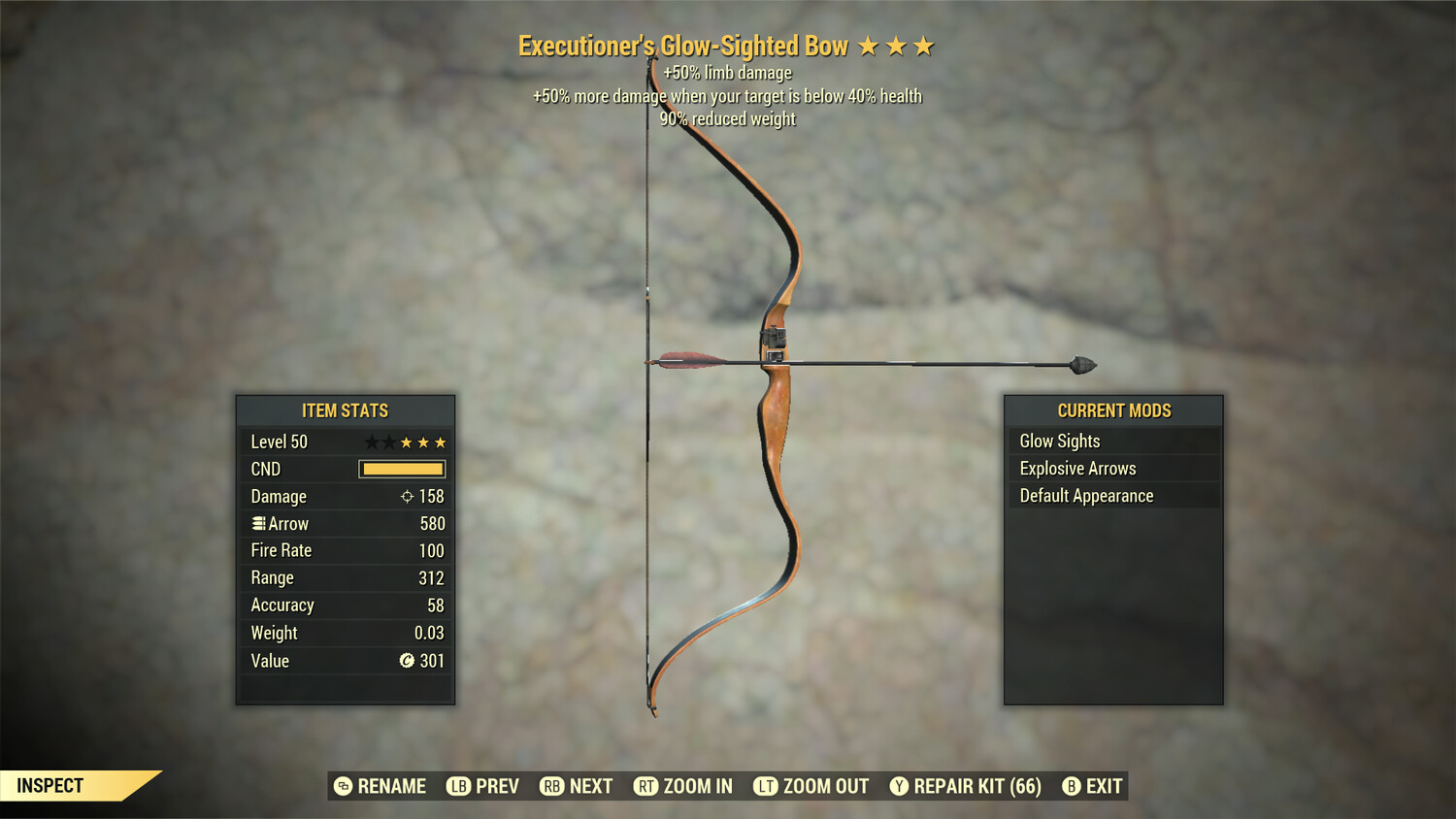Viewport: 1456px width, 819px height.
Task: Select the Glow Sights mod entry
Action: click(x=1059, y=441)
